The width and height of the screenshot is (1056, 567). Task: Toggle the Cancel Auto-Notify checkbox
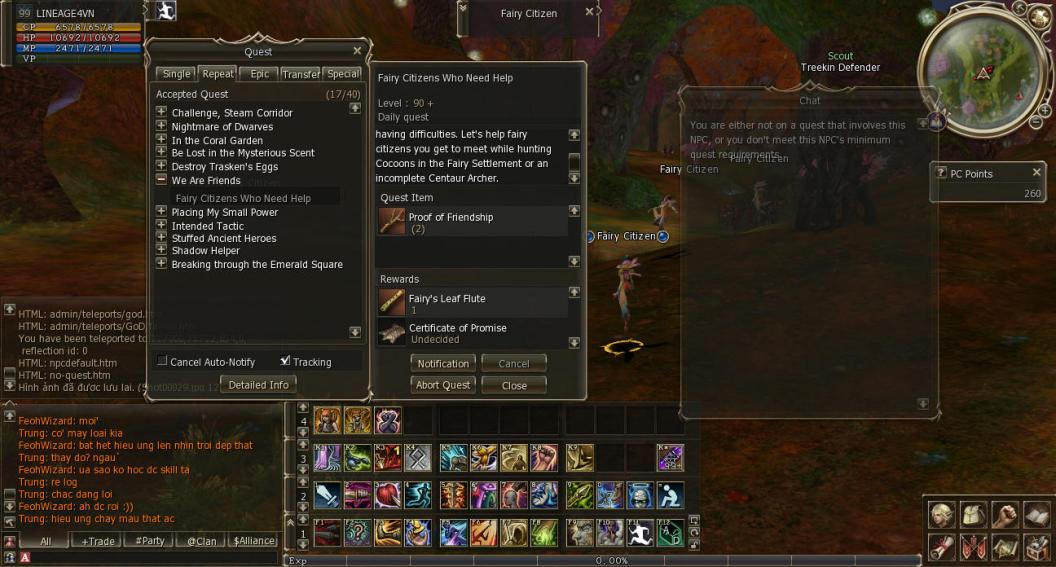[163, 361]
